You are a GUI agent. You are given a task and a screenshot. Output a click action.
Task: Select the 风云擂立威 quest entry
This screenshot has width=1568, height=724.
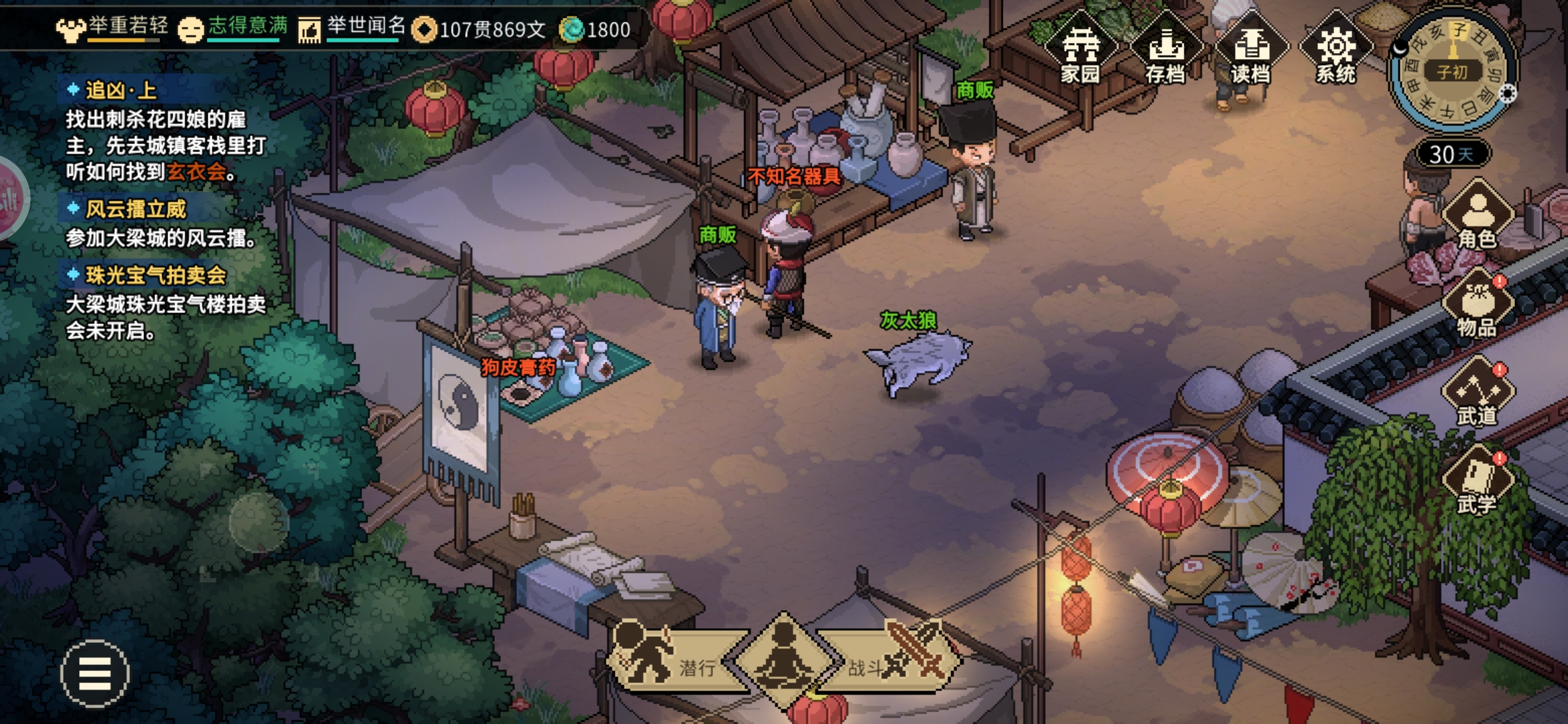pyautogui.click(x=135, y=209)
